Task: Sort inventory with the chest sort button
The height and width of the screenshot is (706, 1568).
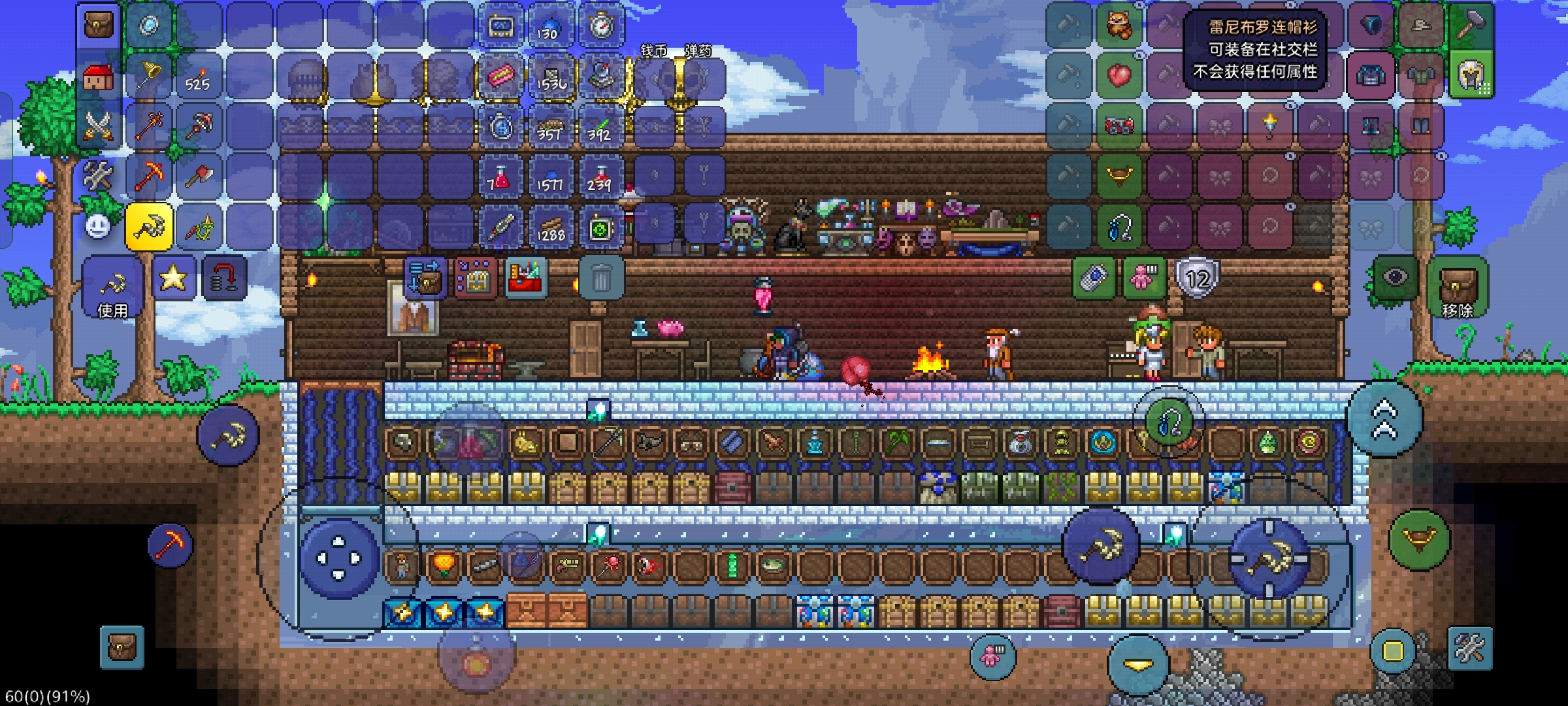Action: point(476,278)
